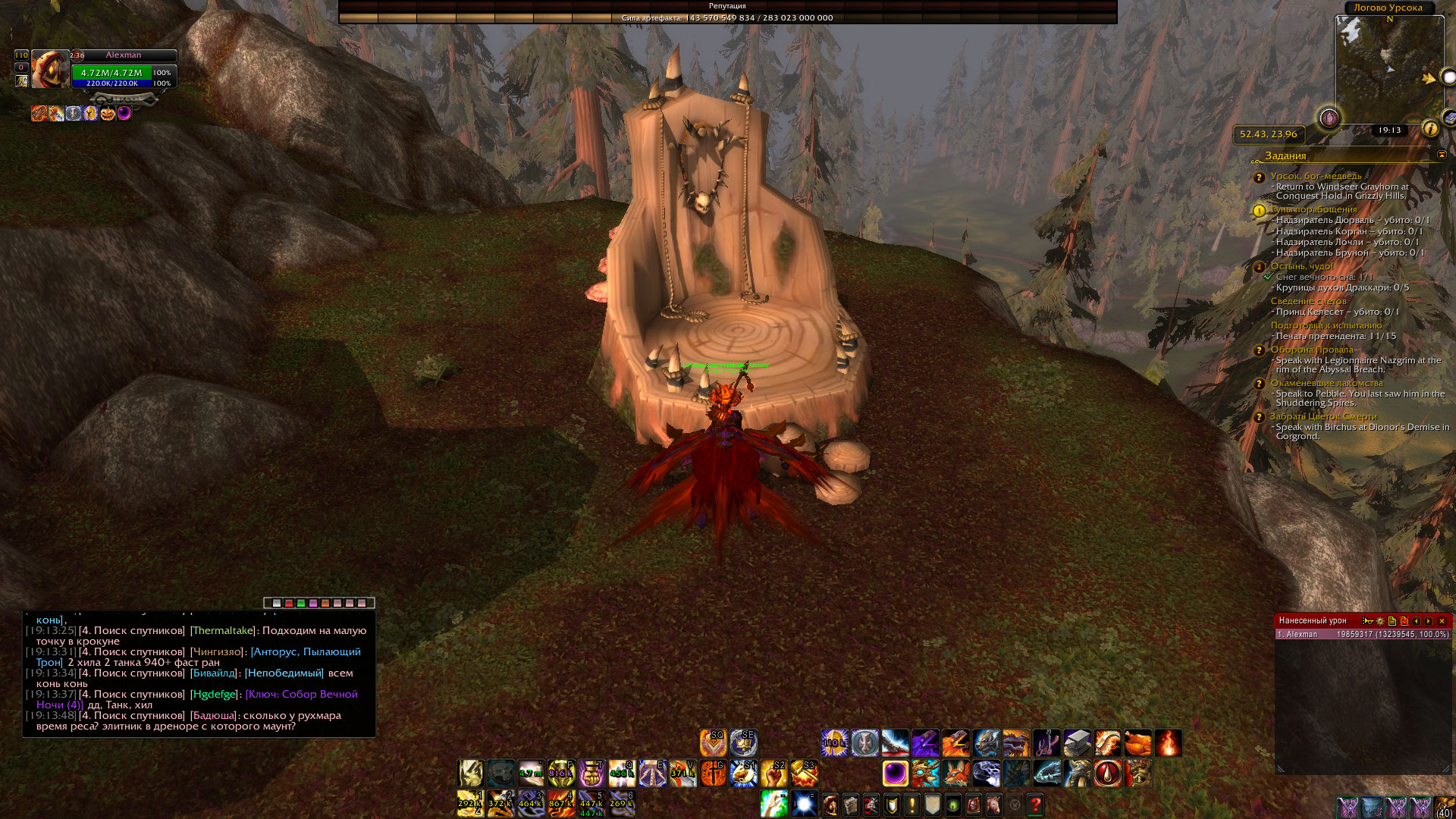Open the Ключ: Собор Вечной Ночи chat link
1456x819 pixels.
302,695
